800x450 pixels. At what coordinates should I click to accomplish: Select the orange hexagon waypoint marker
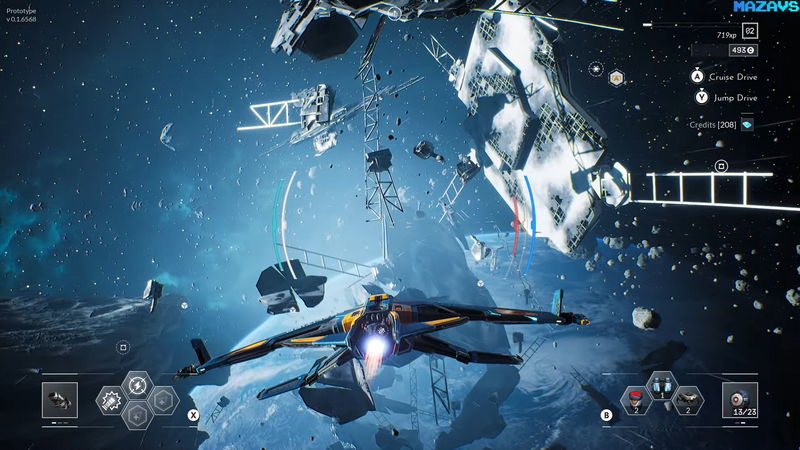[617, 77]
